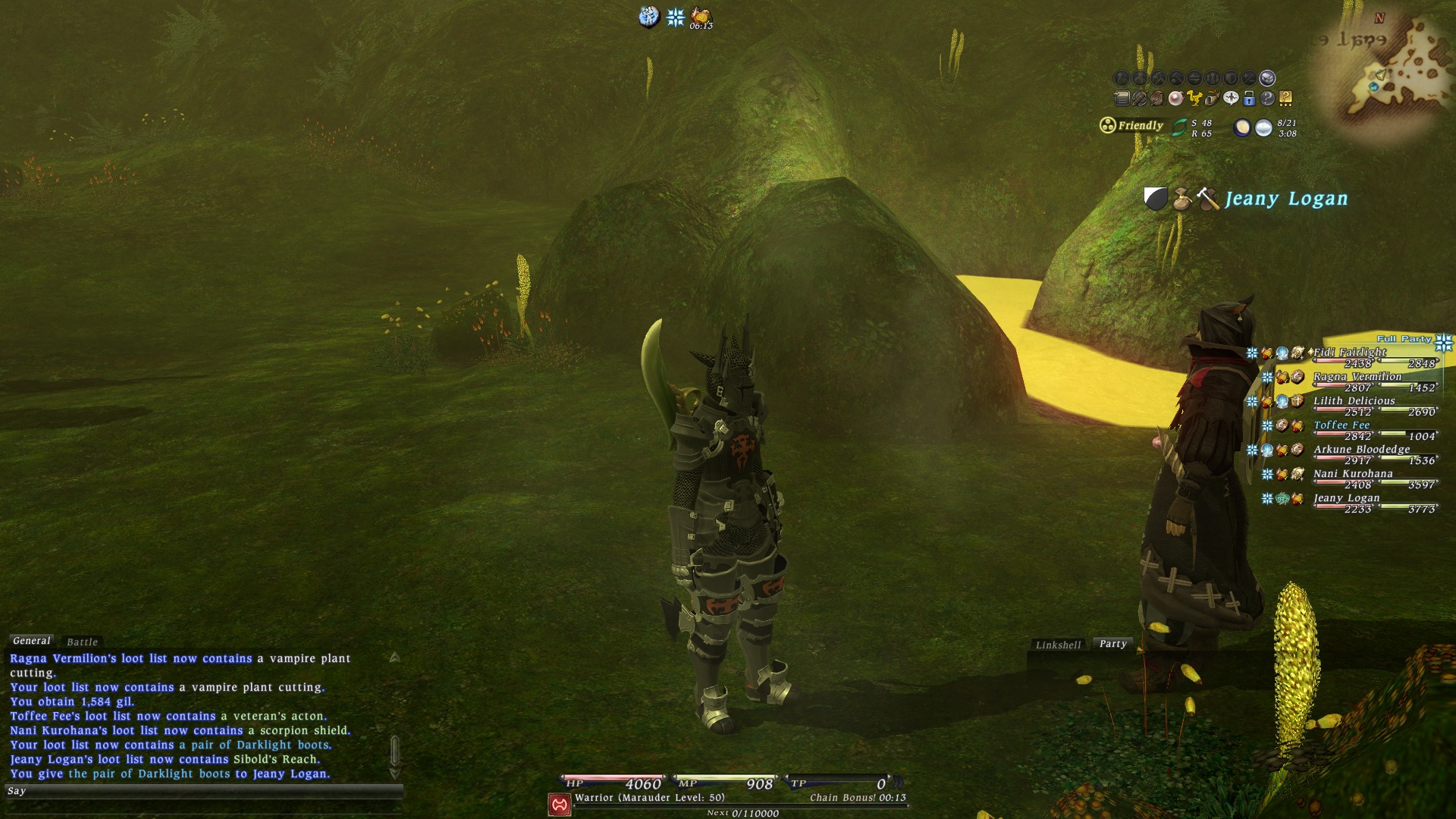Select Toffee Fee in party list
This screenshot has width=1456, height=819.
point(1341,425)
